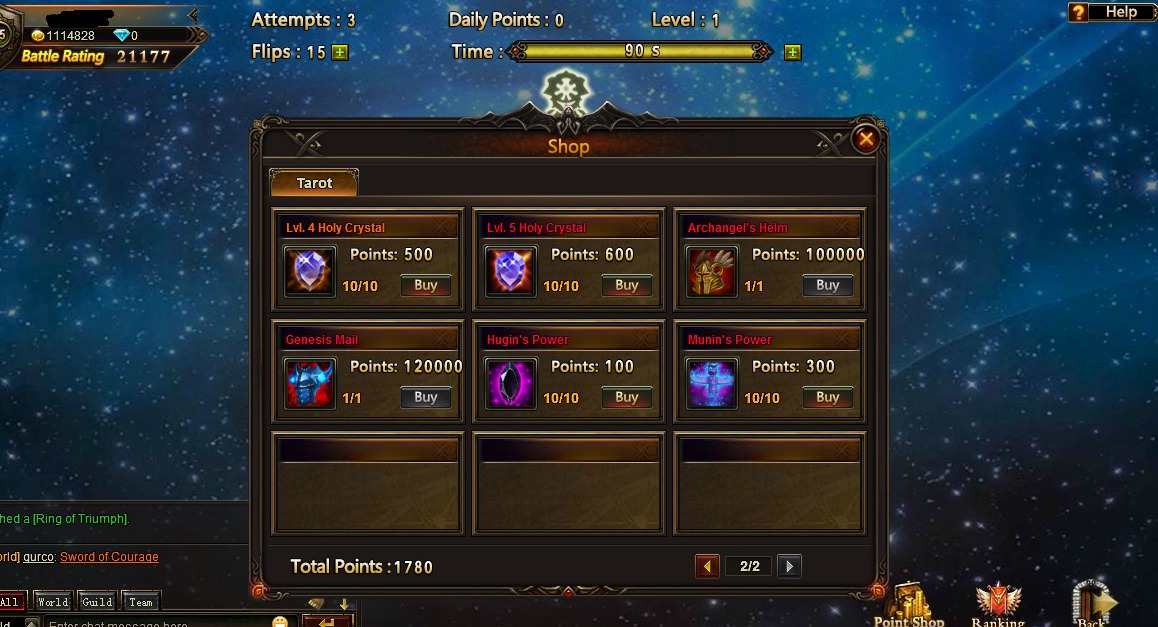The width and height of the screenshot is (1158, 627).
Task: Click the Archangel's Helm item icon
Action: [711, 273]
